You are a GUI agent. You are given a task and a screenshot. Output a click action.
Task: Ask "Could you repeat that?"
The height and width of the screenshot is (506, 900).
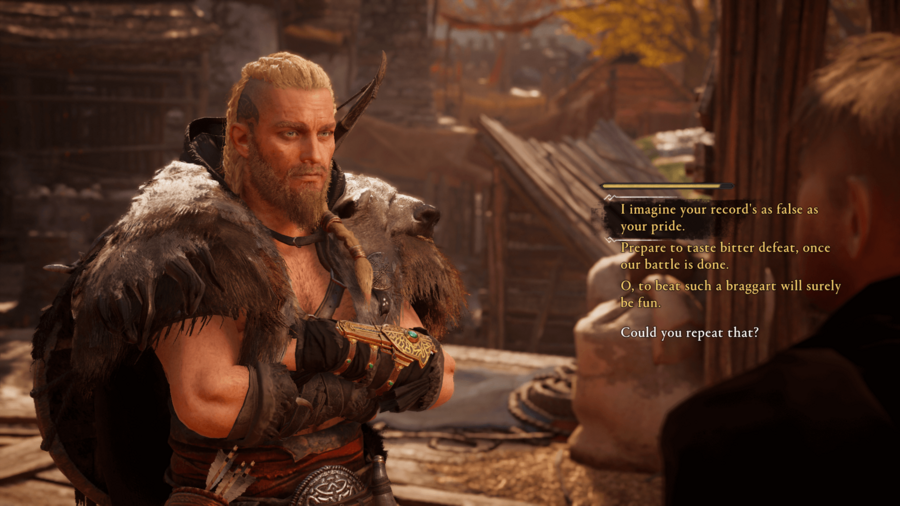click(689, 332)
